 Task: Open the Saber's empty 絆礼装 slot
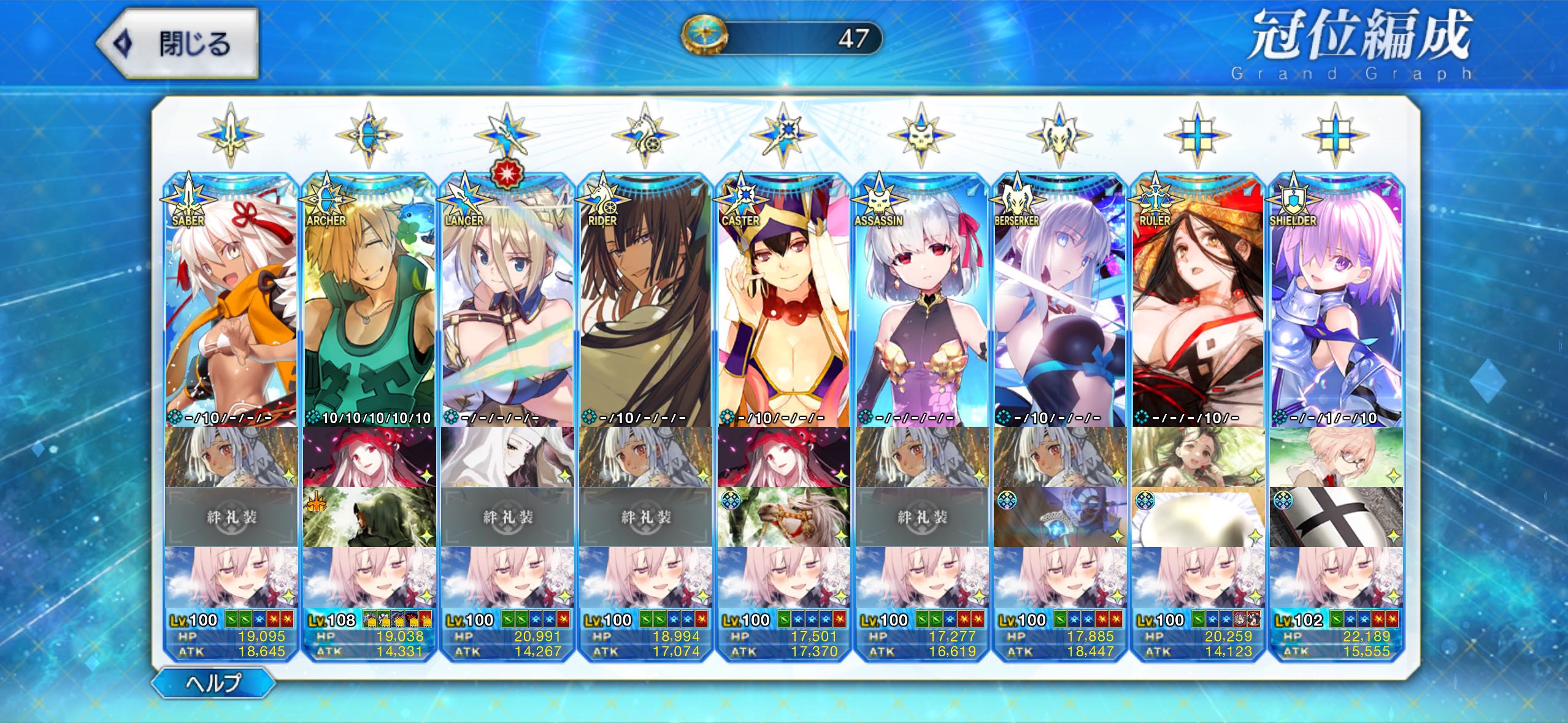point(231,517)
